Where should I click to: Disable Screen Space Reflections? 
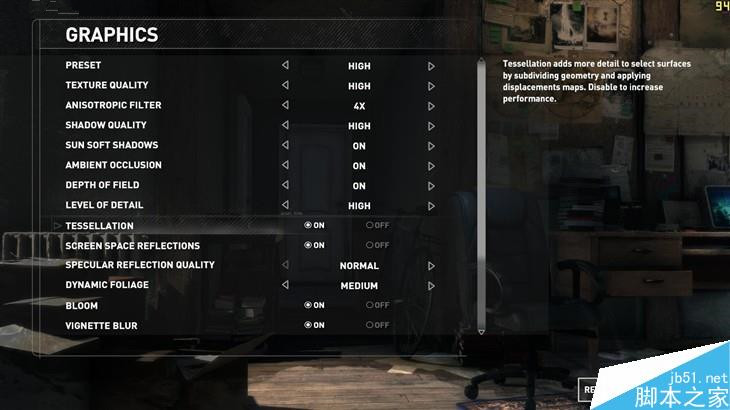point(377,246)
